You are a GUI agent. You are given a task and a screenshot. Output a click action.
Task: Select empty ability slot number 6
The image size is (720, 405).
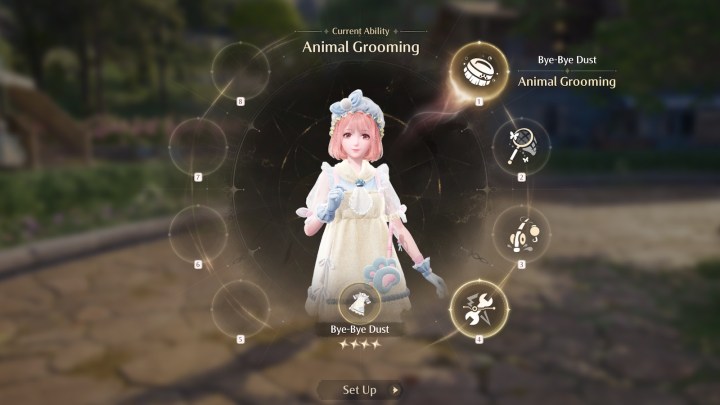point(198,234)
